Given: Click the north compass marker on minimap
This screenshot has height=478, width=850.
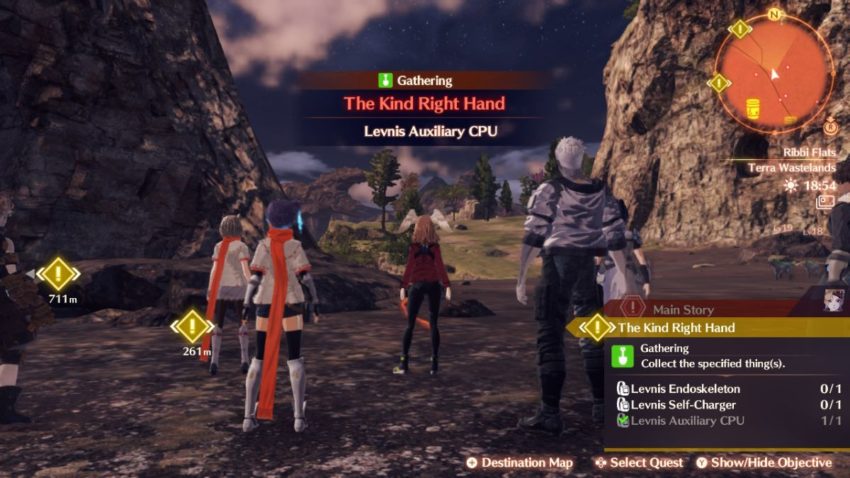Looking at the screenshot, I should pyautogui.click(x=773, y=14).
